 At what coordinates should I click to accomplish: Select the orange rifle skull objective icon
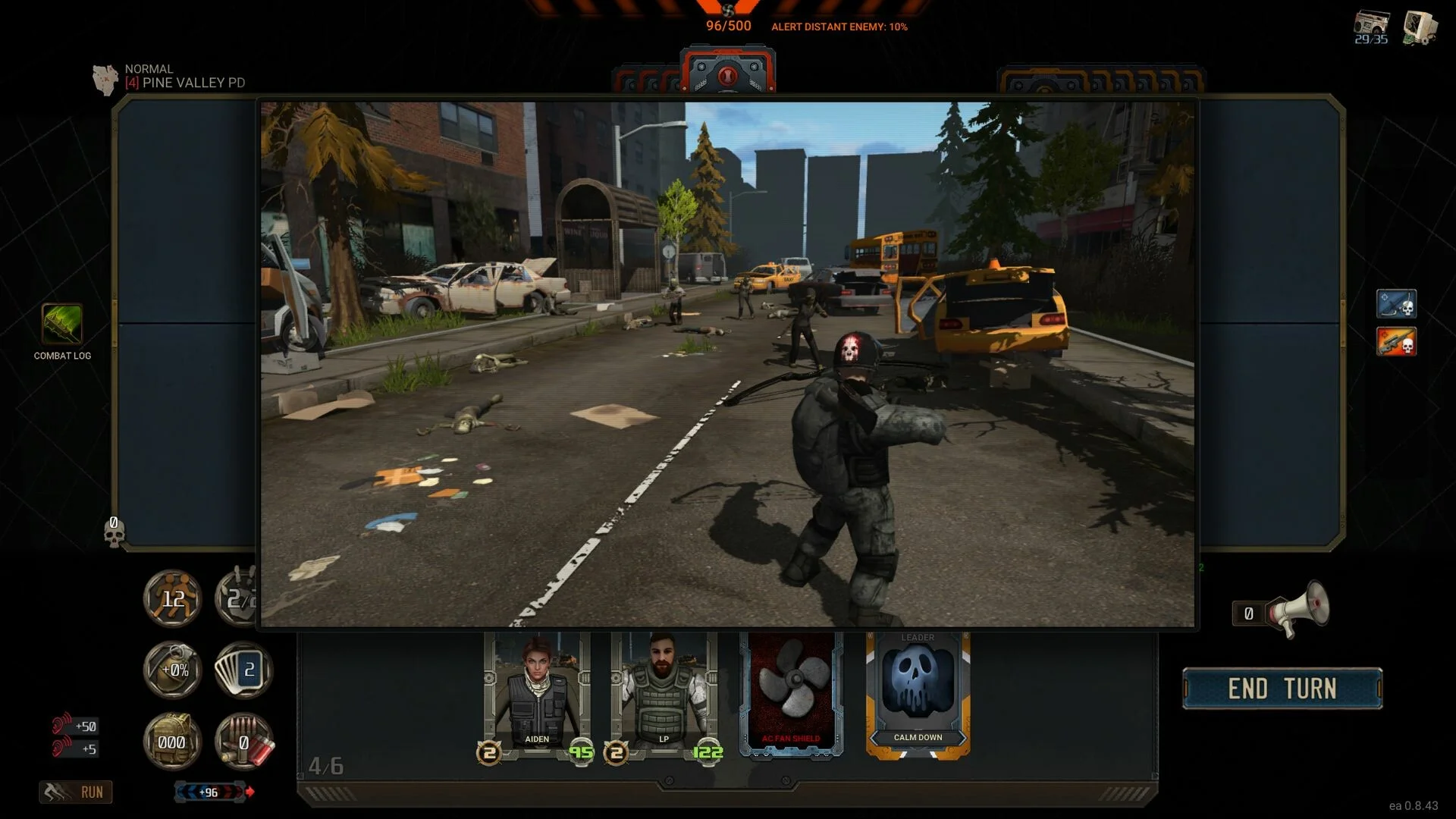click(1395, 341)
